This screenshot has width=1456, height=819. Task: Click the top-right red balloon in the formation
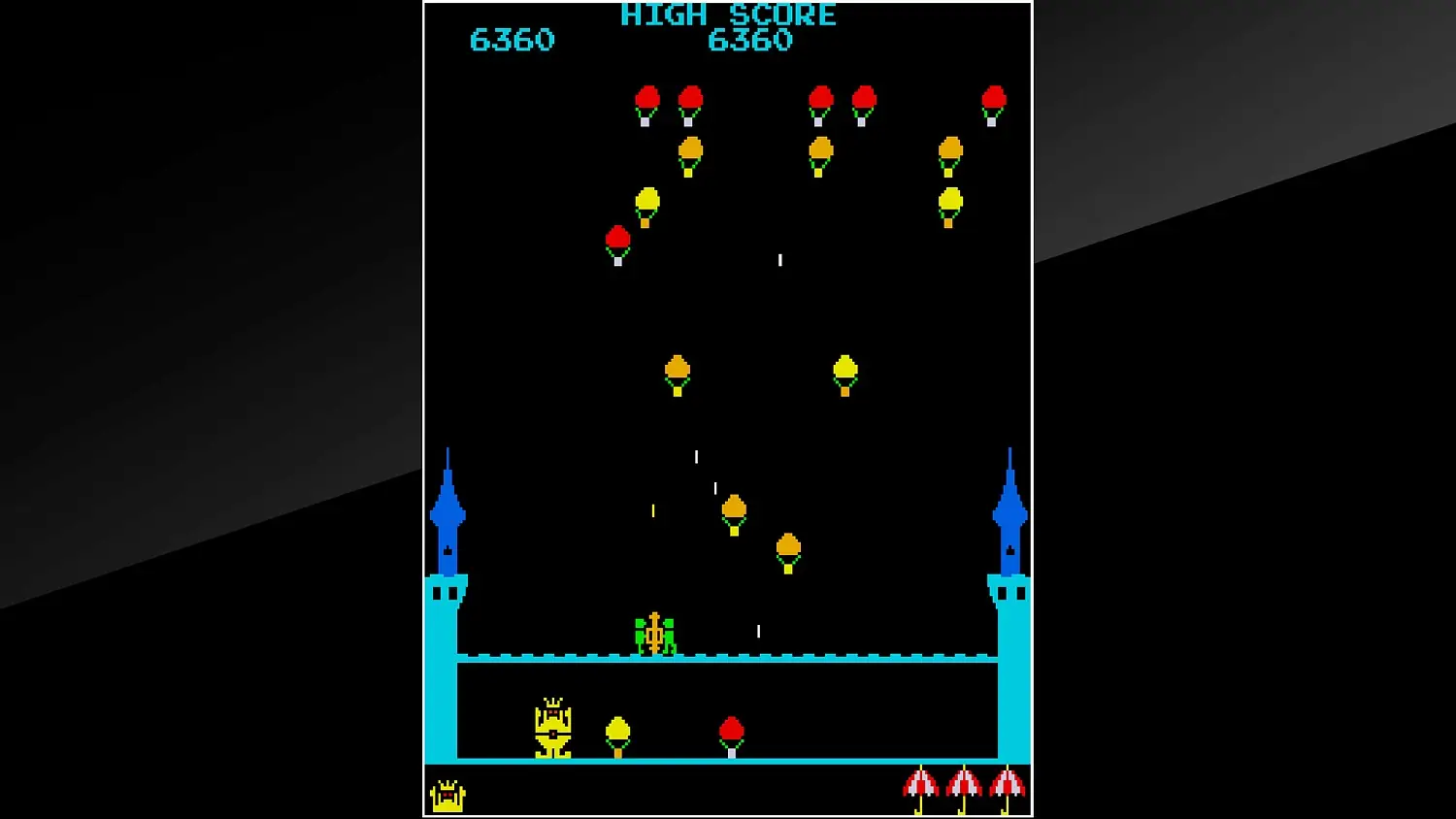pos(992,99)
